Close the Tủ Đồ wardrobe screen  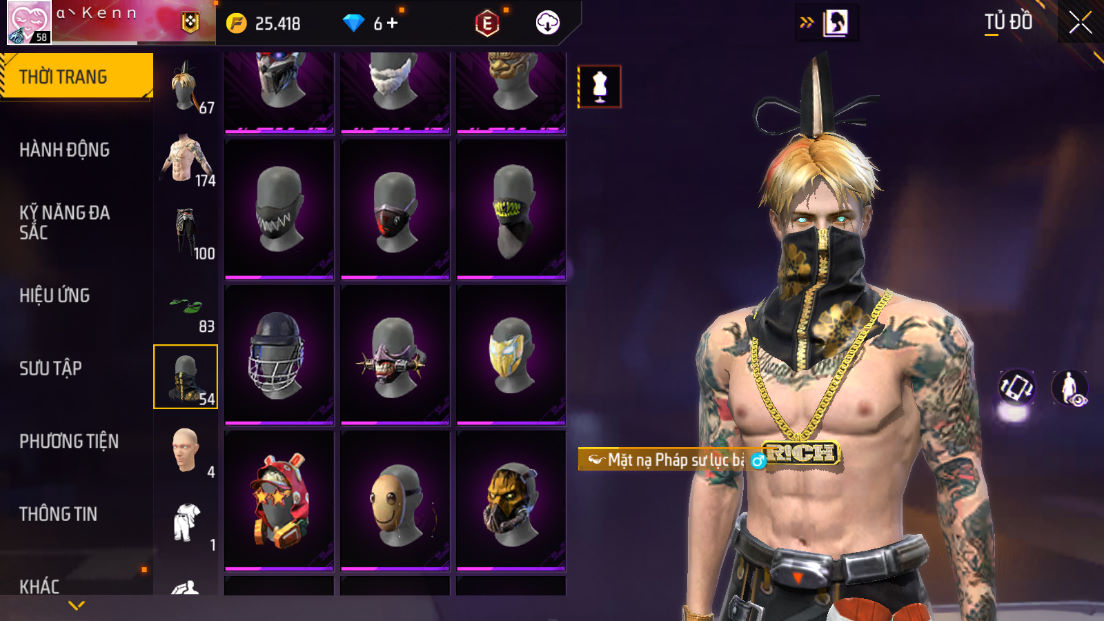1080,23
